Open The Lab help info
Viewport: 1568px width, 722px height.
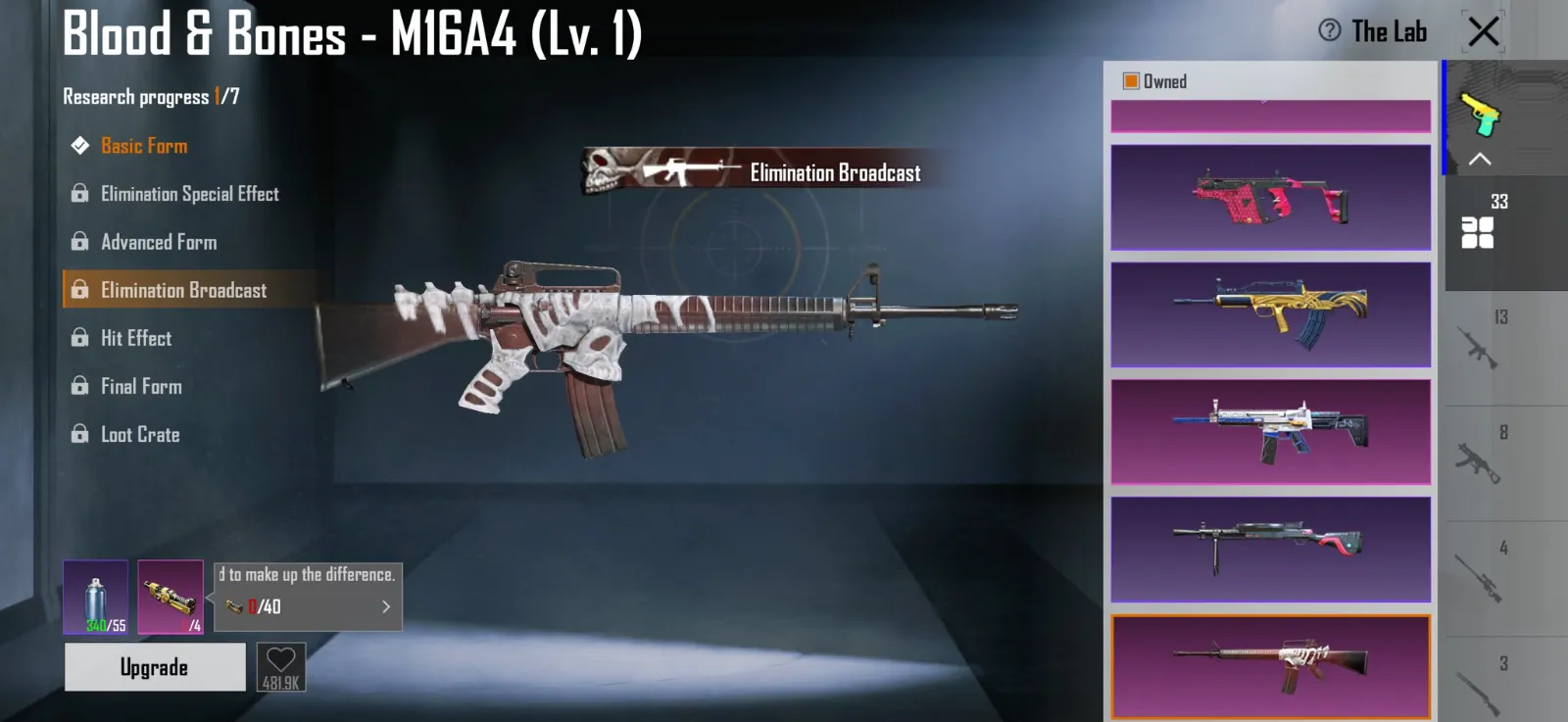click(1330, 30)
